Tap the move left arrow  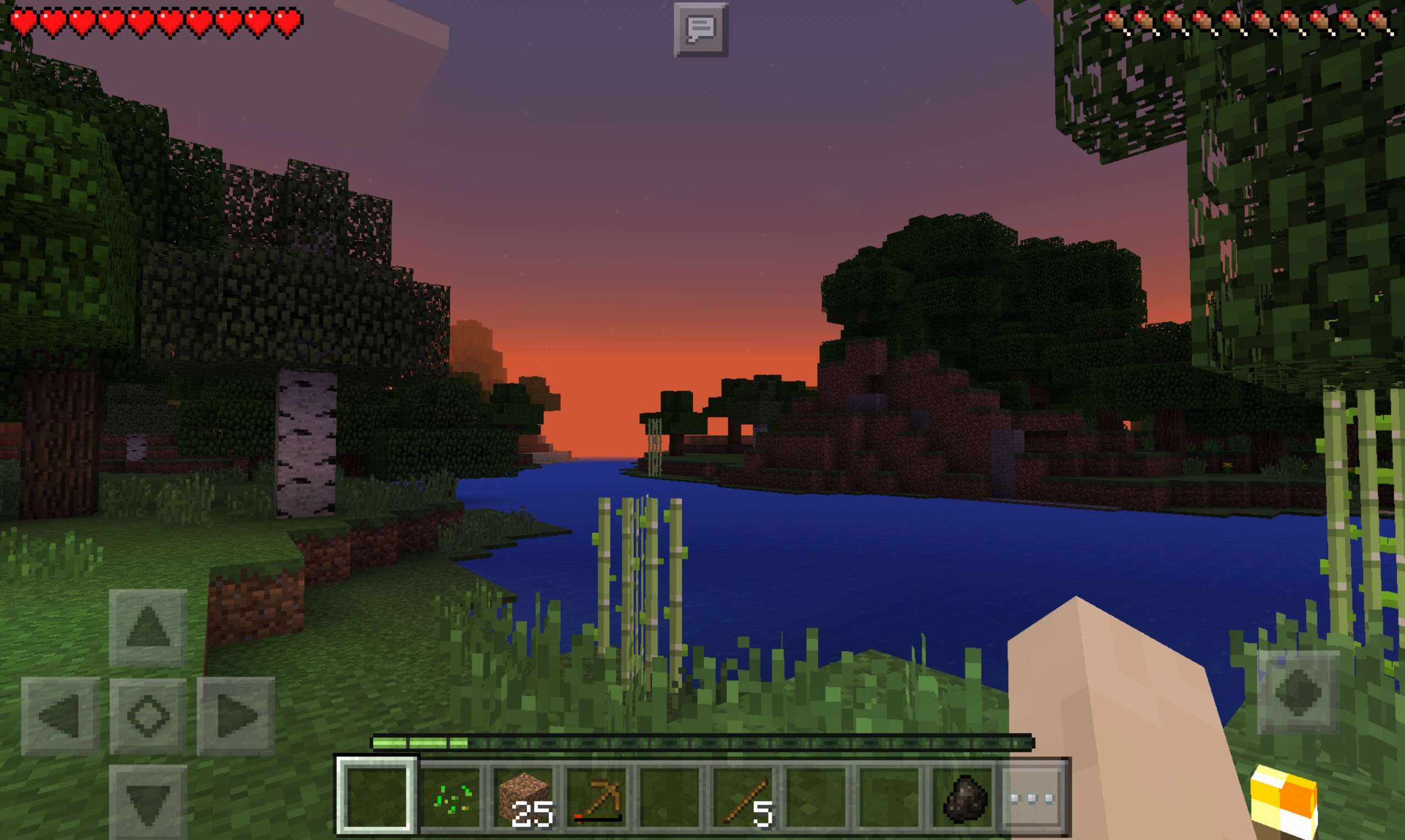tap(60, 716)
